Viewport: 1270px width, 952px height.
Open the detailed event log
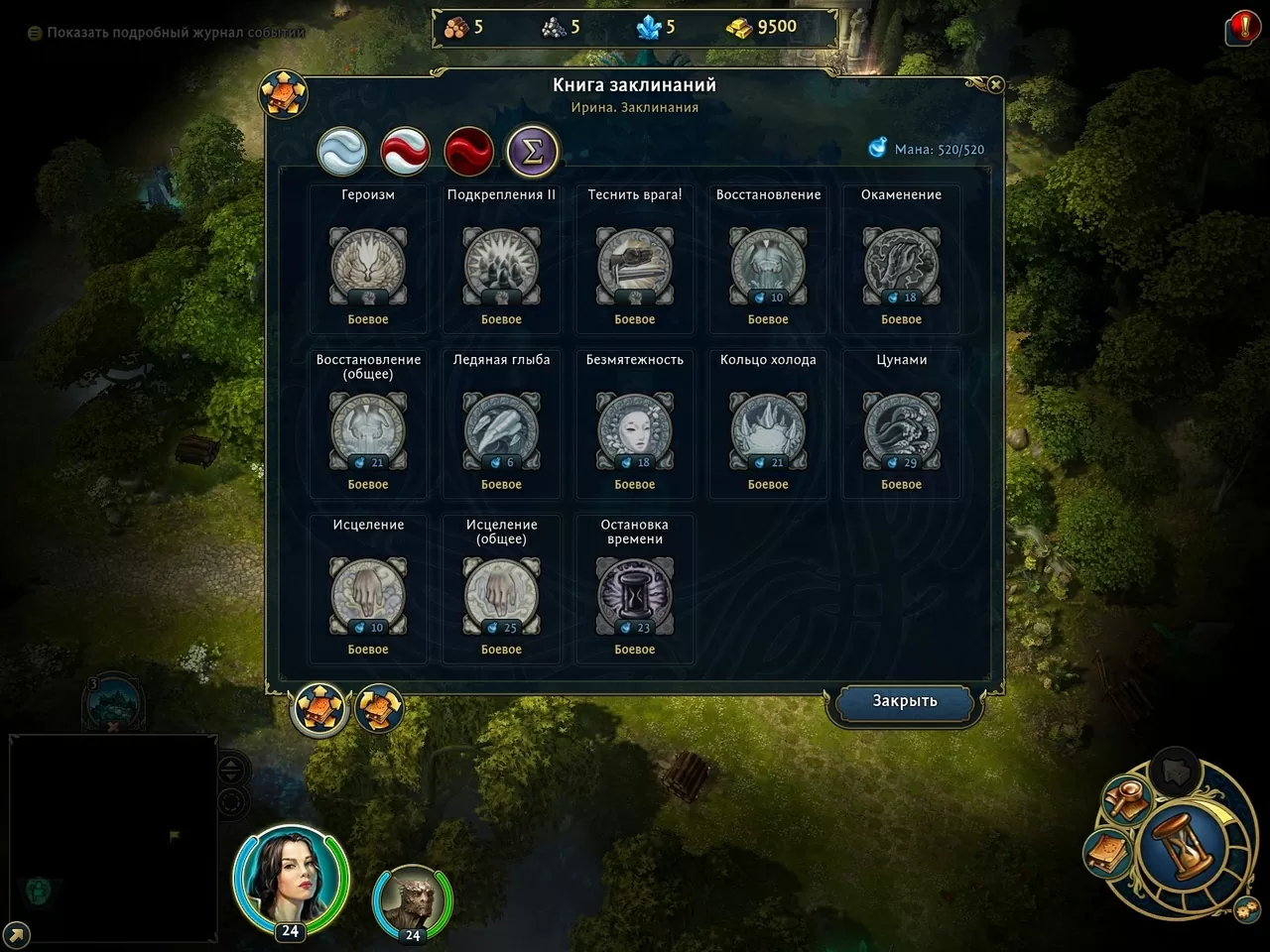165,33
